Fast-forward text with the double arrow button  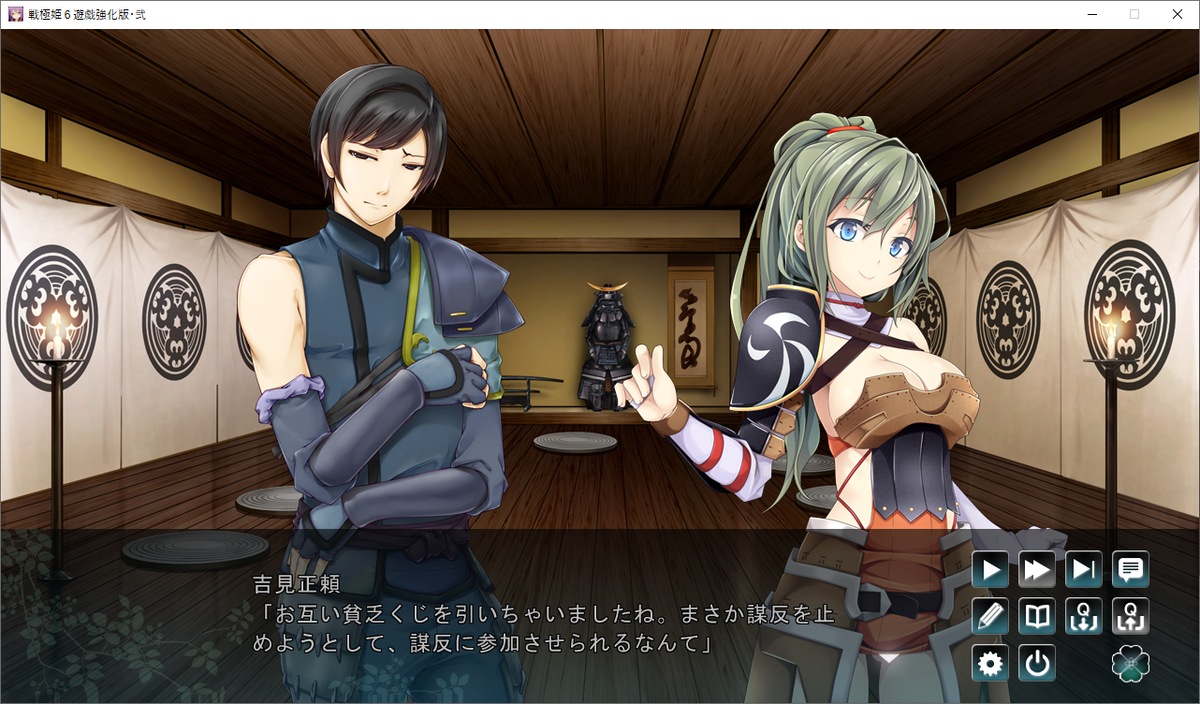pos(1037,570)
